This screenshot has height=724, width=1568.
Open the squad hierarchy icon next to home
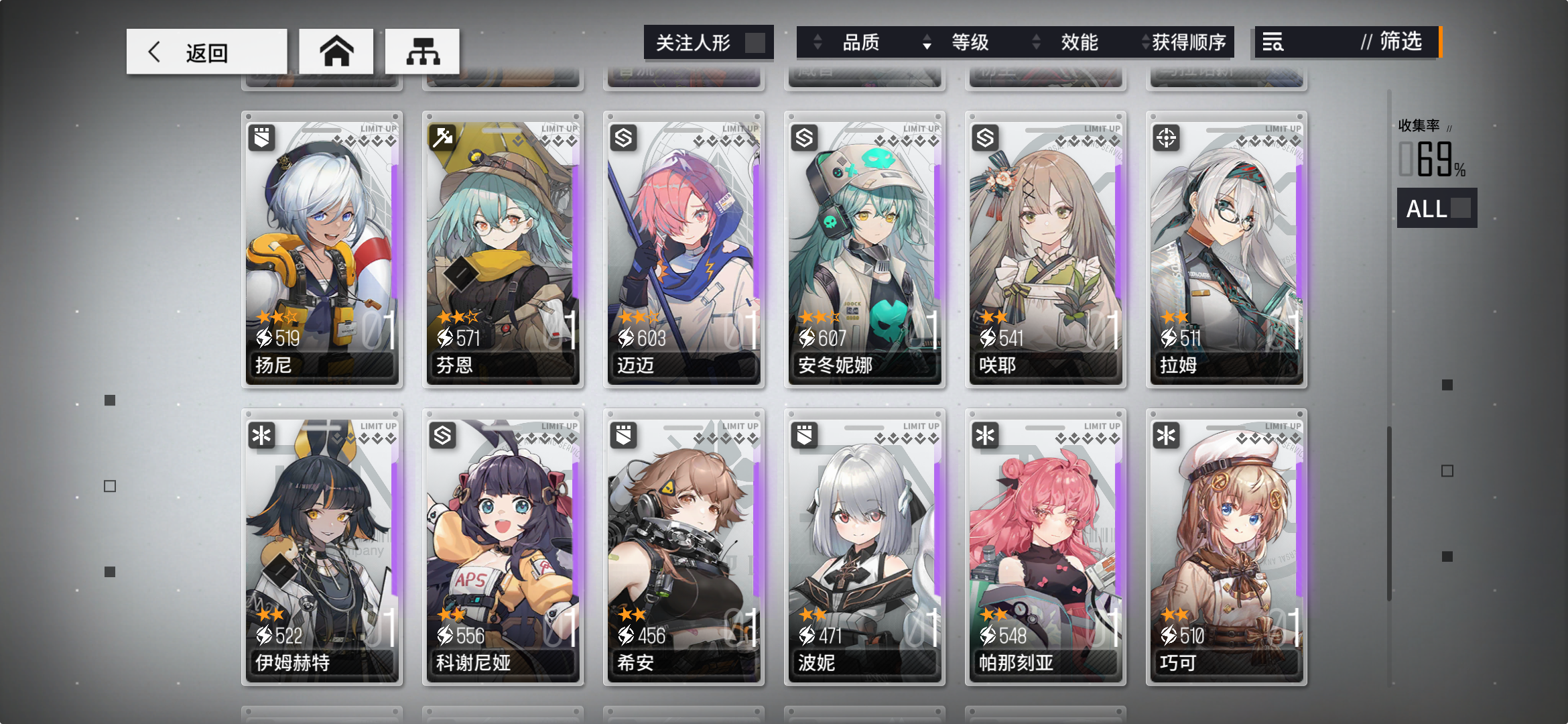(422, 50)
